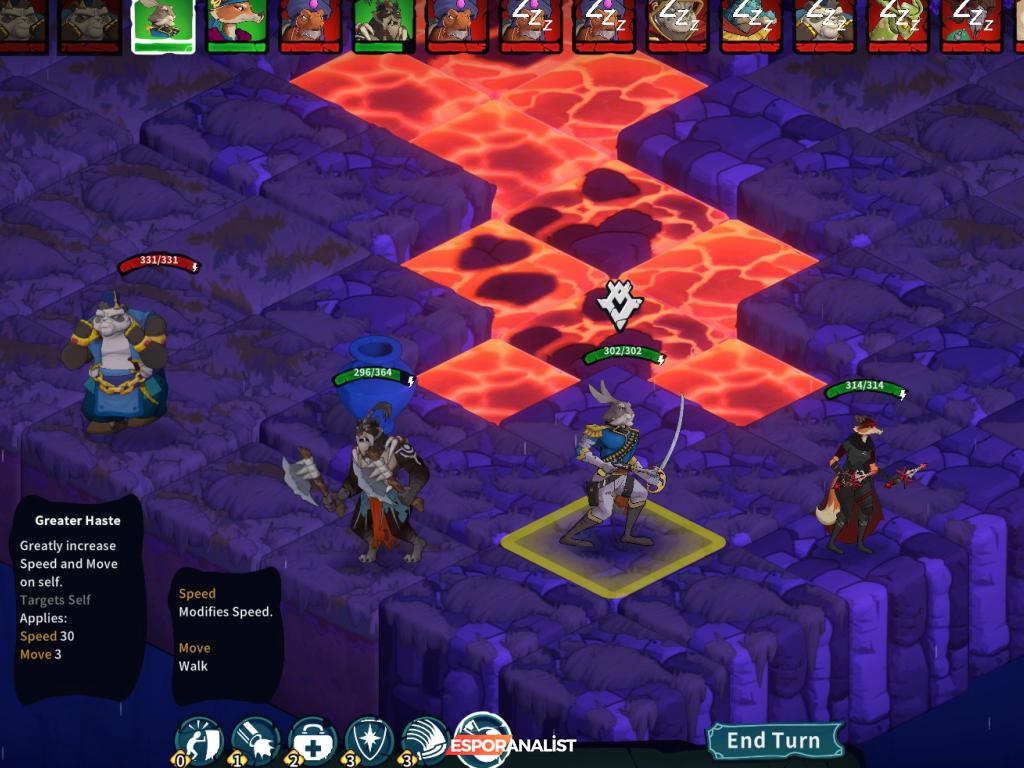Click the fox portrait in turn order
The width and height of the screenshot is (1024, 768).
237,24
